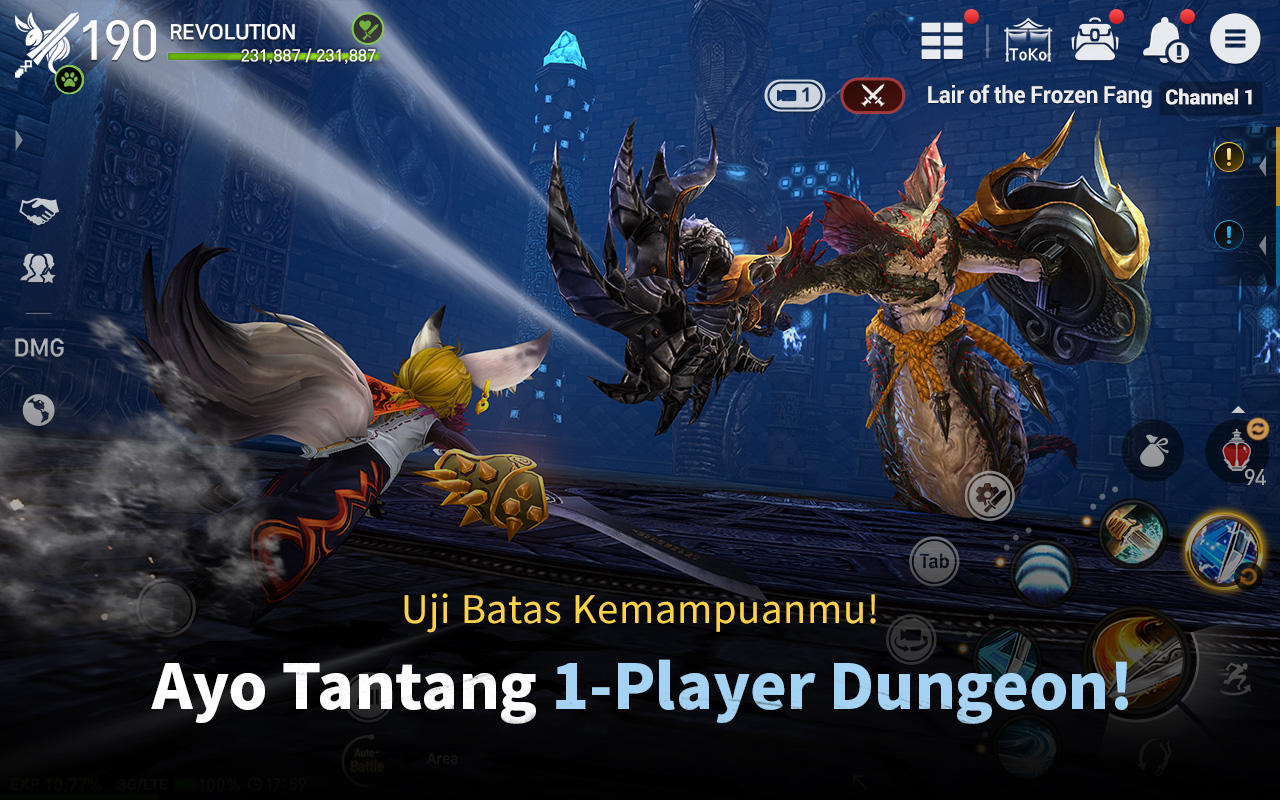This screenshot has width=1280, height=800.
Task: Open the hamburger main menu
Action: [1234, 38]
